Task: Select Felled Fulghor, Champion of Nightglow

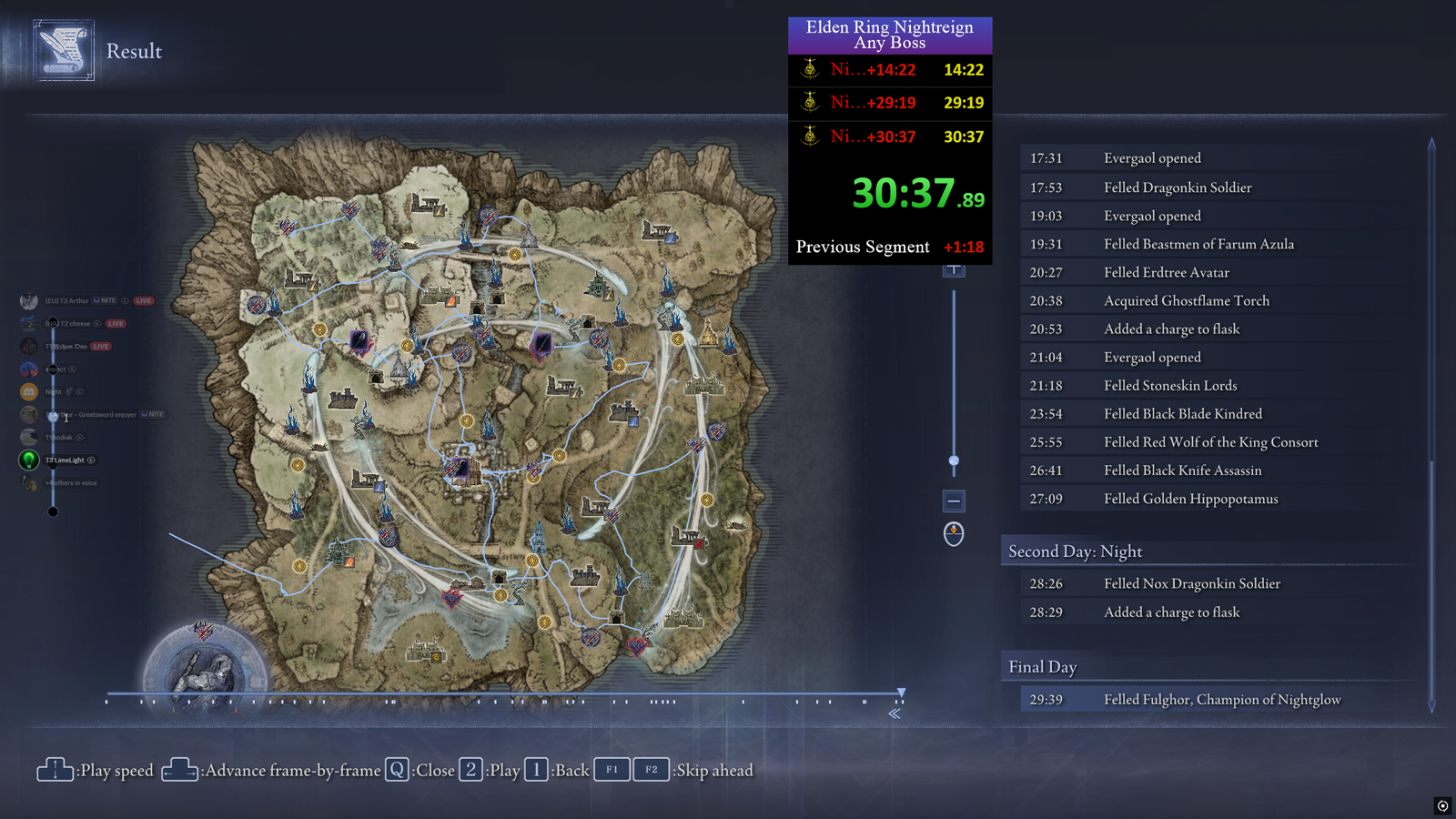Action: point(1221,700)
